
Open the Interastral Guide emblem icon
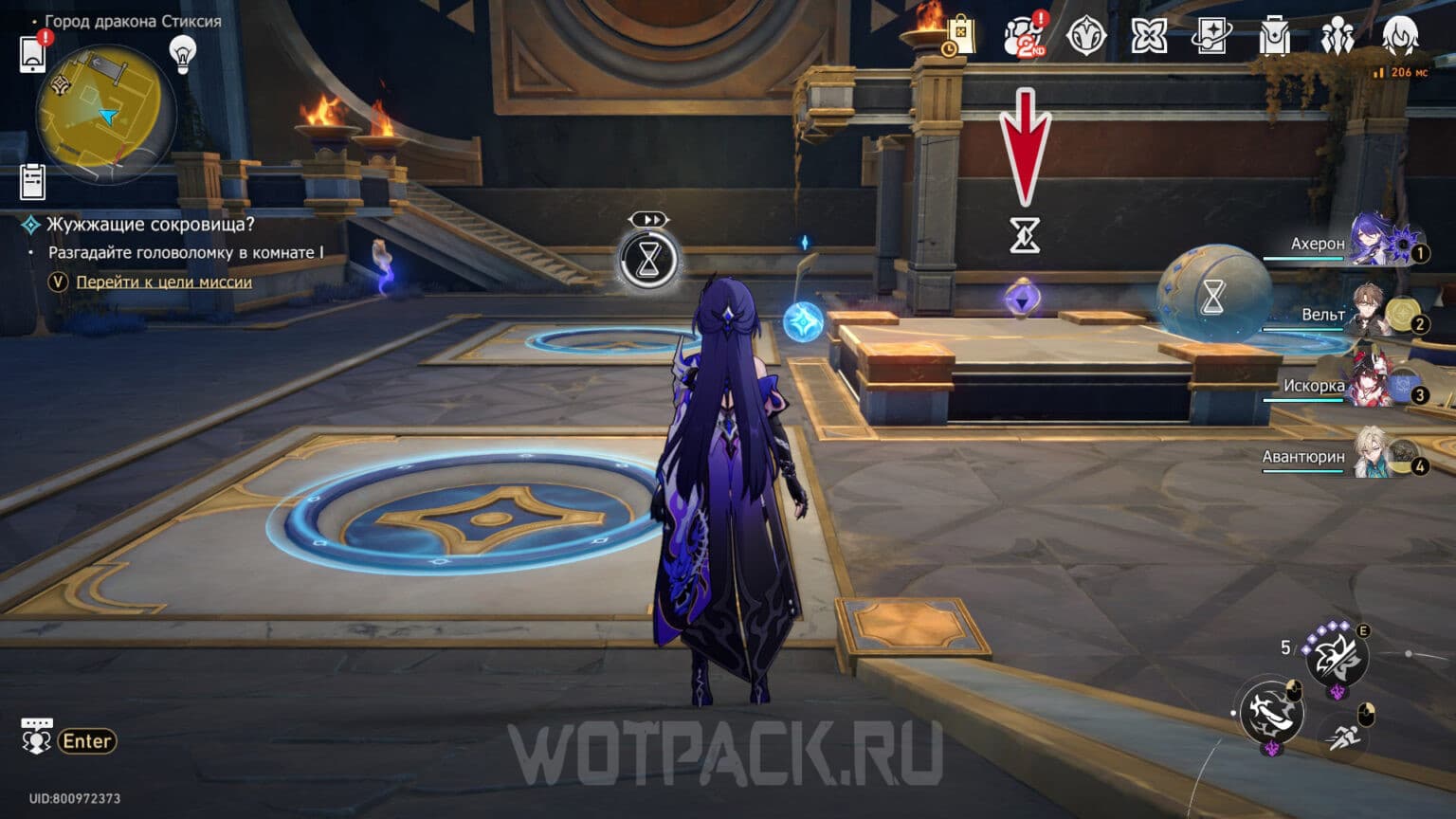click(1085, 36)
